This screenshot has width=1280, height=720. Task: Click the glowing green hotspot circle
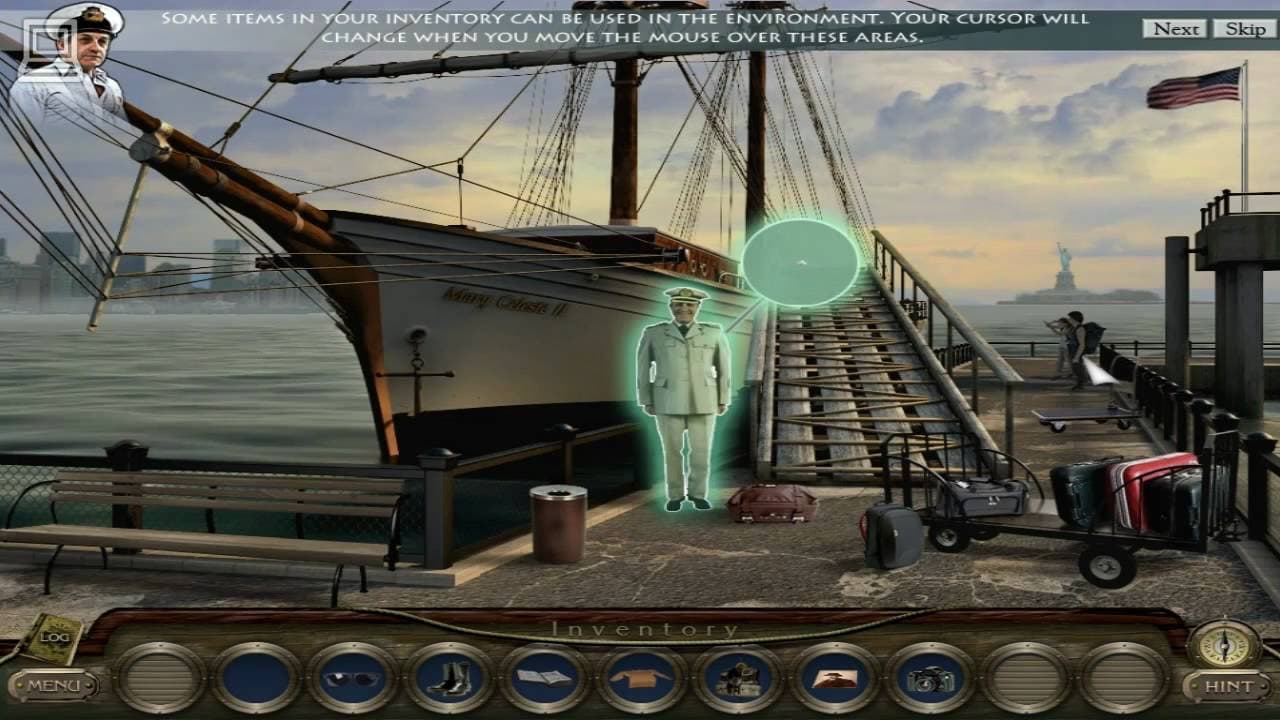(x=798, y=261)
